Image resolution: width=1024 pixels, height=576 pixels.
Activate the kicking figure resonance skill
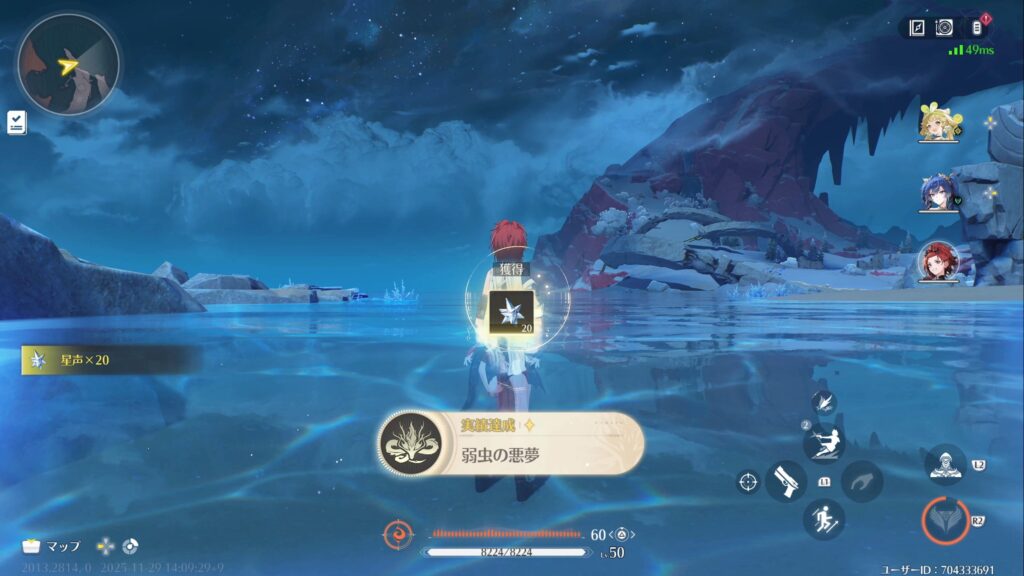point(824,443)
